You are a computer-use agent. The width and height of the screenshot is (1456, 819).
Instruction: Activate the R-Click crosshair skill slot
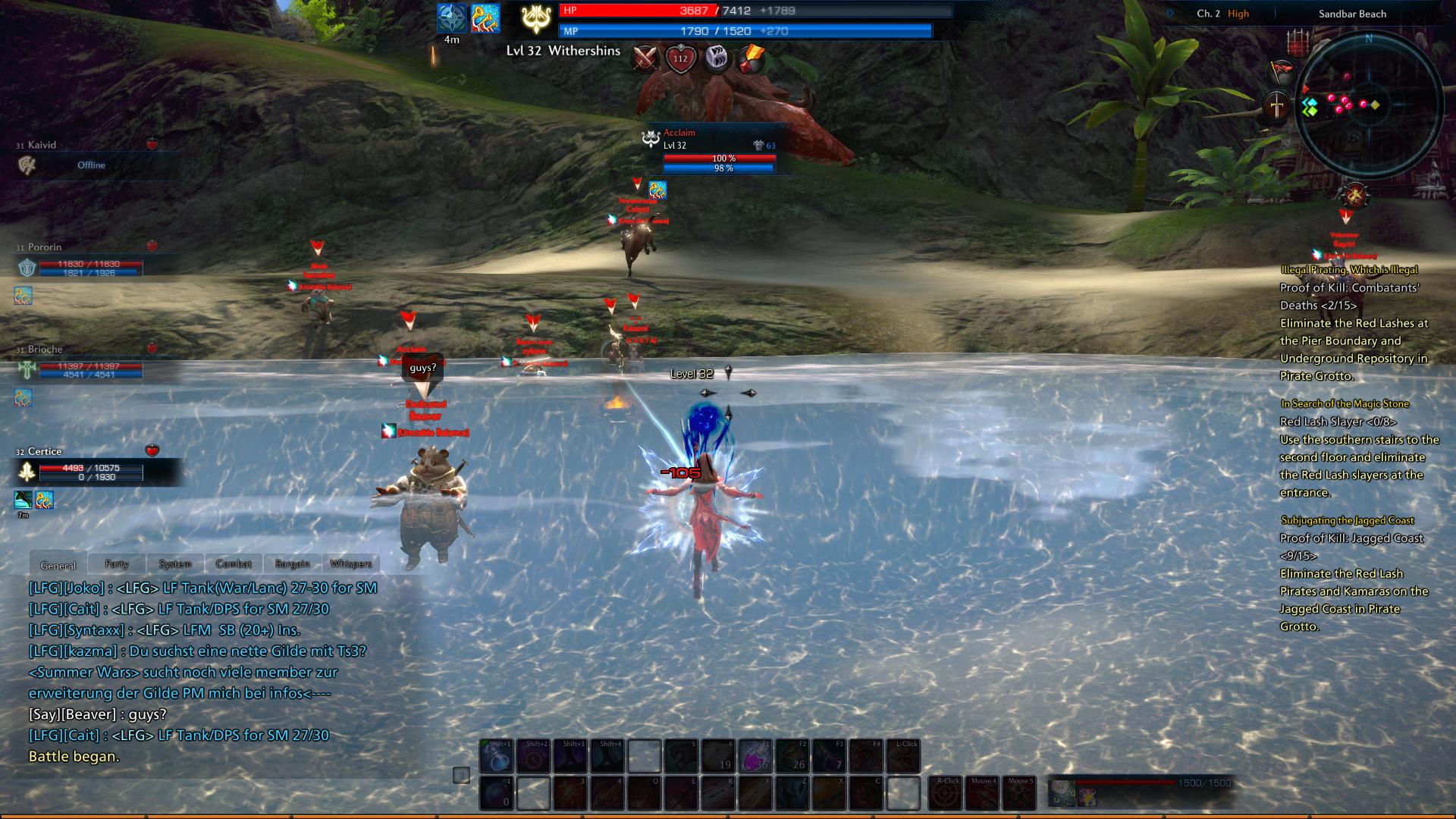tap(945, 793)
